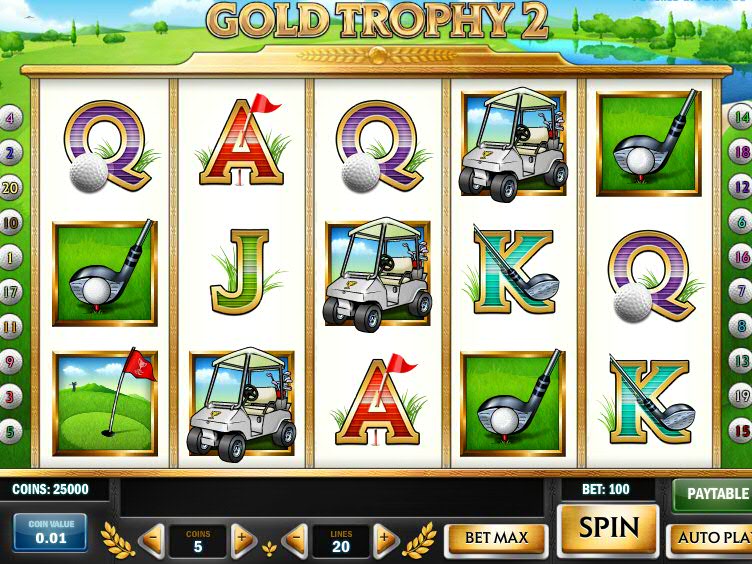Click payline marker 9

[x=11, y=362]
